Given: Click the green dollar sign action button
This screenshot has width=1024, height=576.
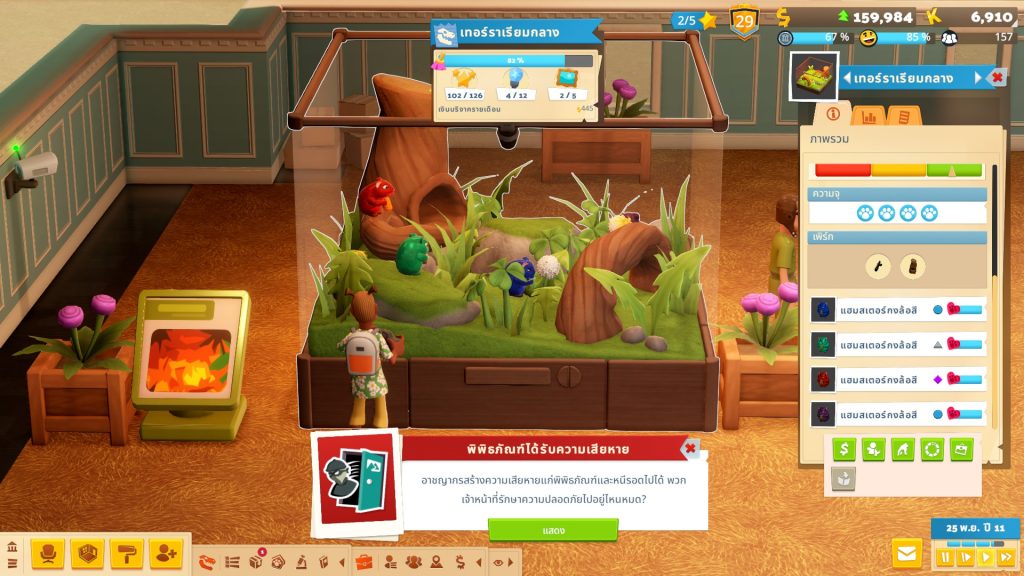Looking at the screenshot, I should coord(845,450).
